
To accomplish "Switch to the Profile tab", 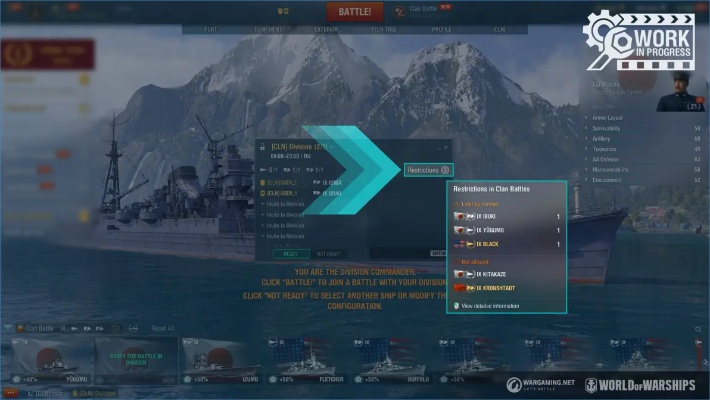I will [440, 30].
